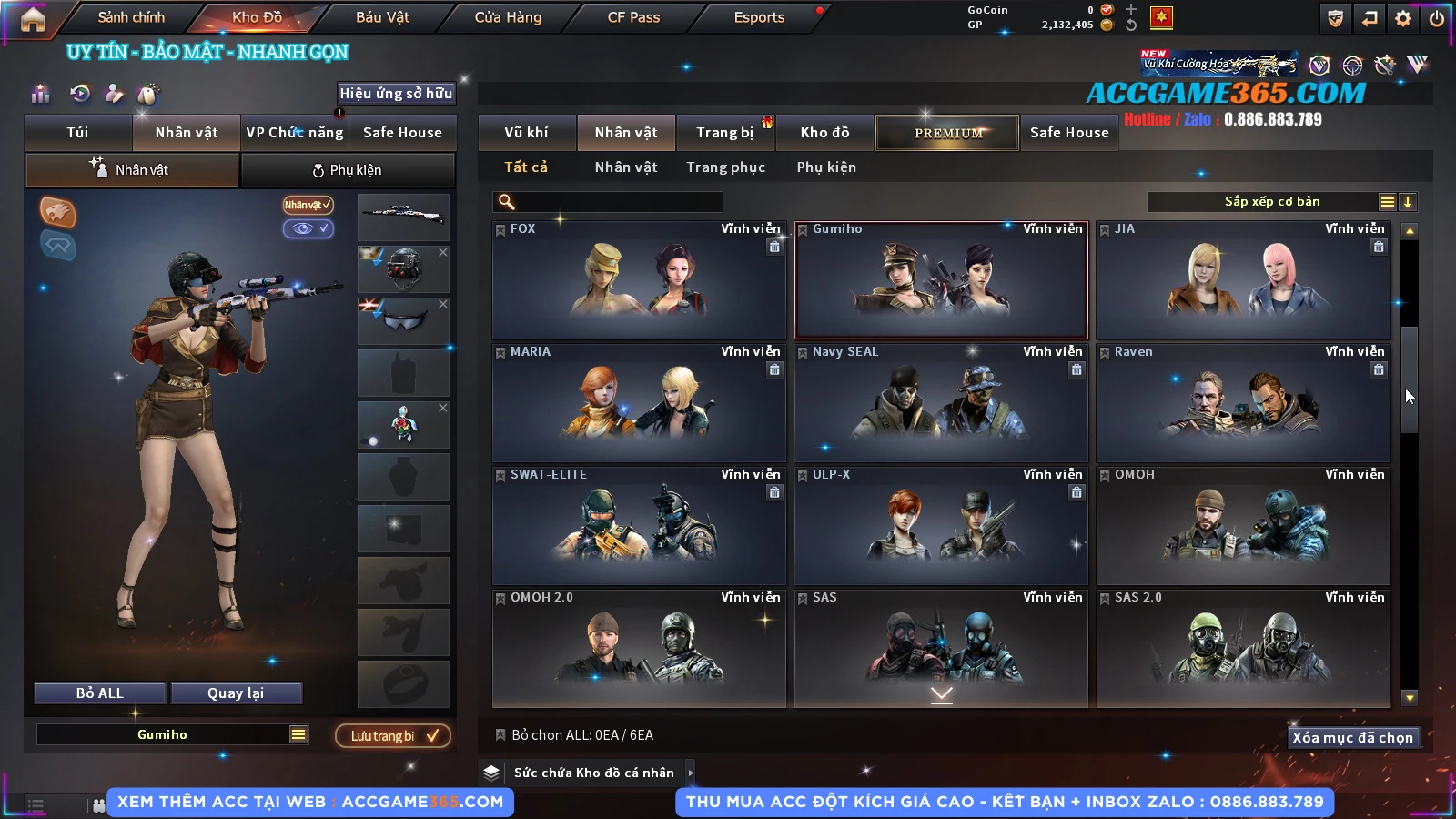Save loadout with Lưu trang bị
This screenshot has width=1456, height=819.
393,736
